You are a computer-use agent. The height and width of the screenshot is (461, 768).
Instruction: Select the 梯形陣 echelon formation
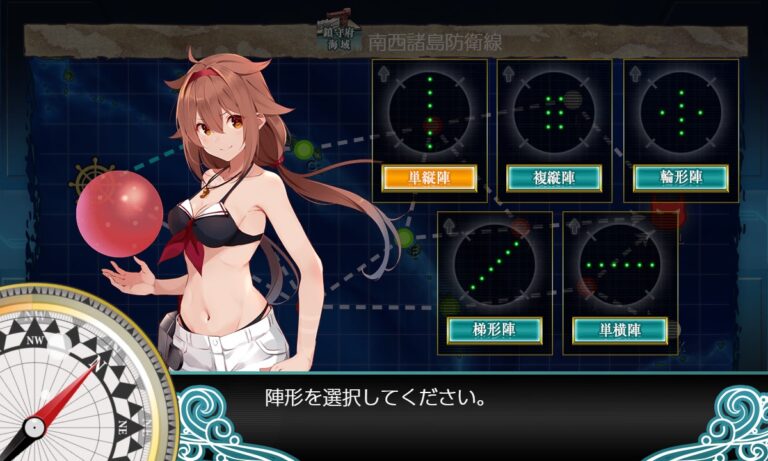coord(493,329)
